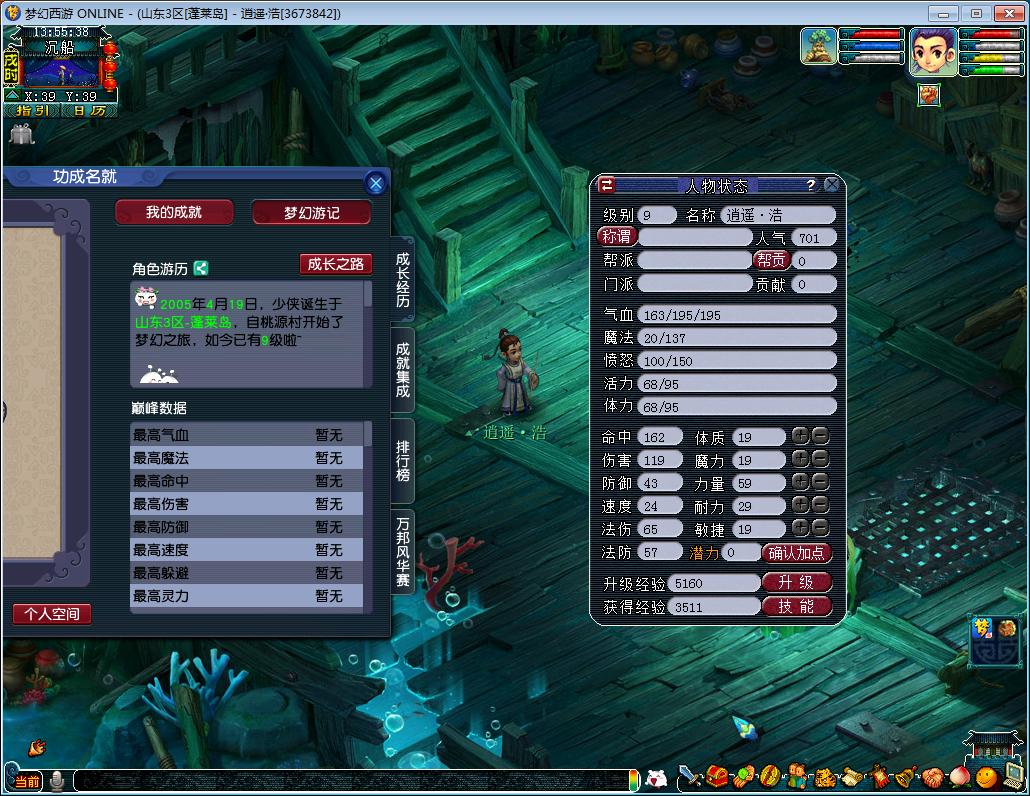The height and width of the screenshot is (796, 1030).
Task: Switch to the 成就集成 tab
Action: coord(403,370)
